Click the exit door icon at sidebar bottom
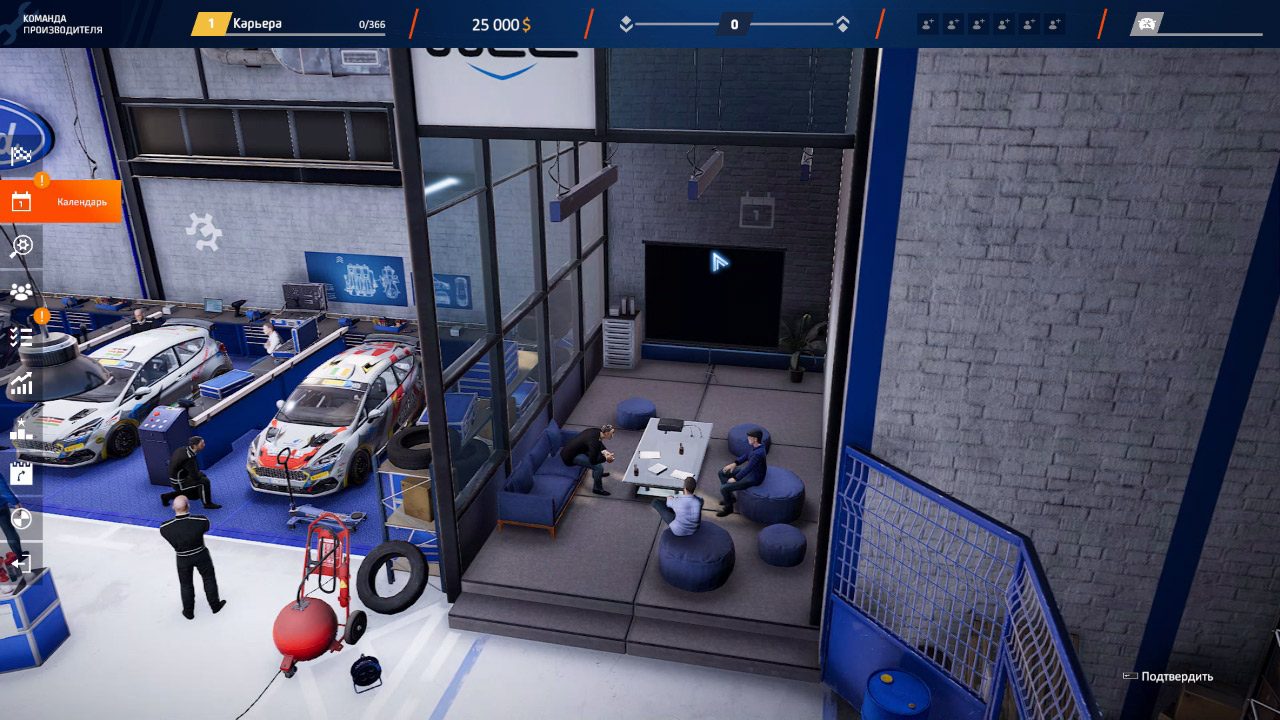 [21, 563]
